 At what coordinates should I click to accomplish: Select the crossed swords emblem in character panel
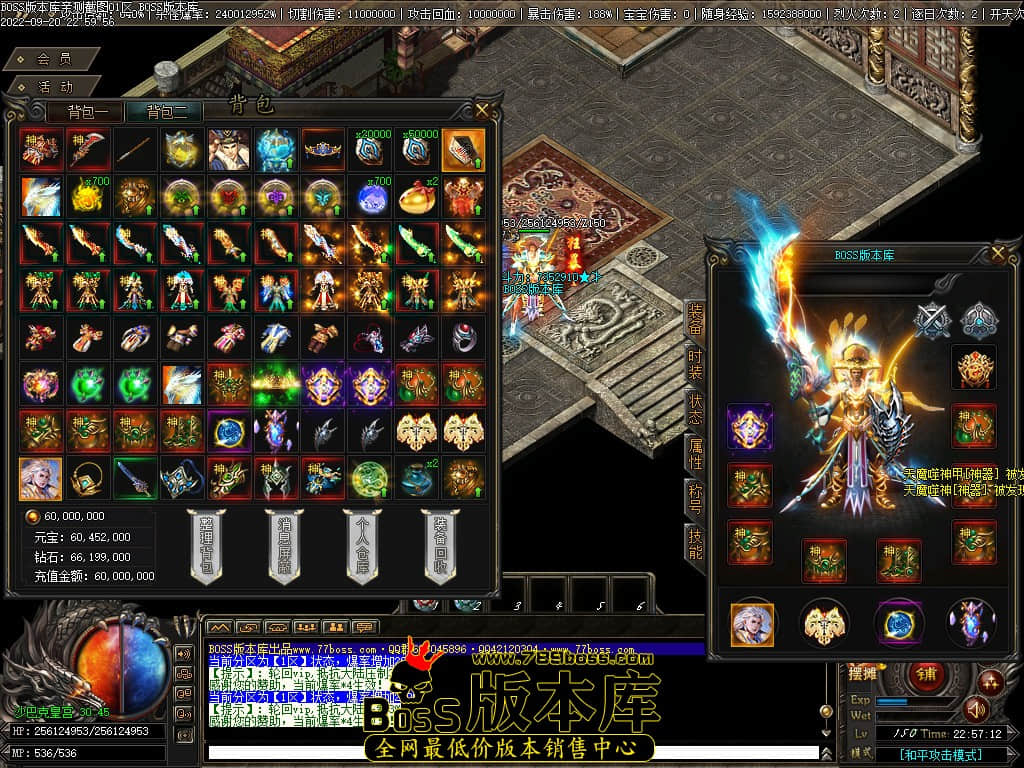[x=933, y=320]
